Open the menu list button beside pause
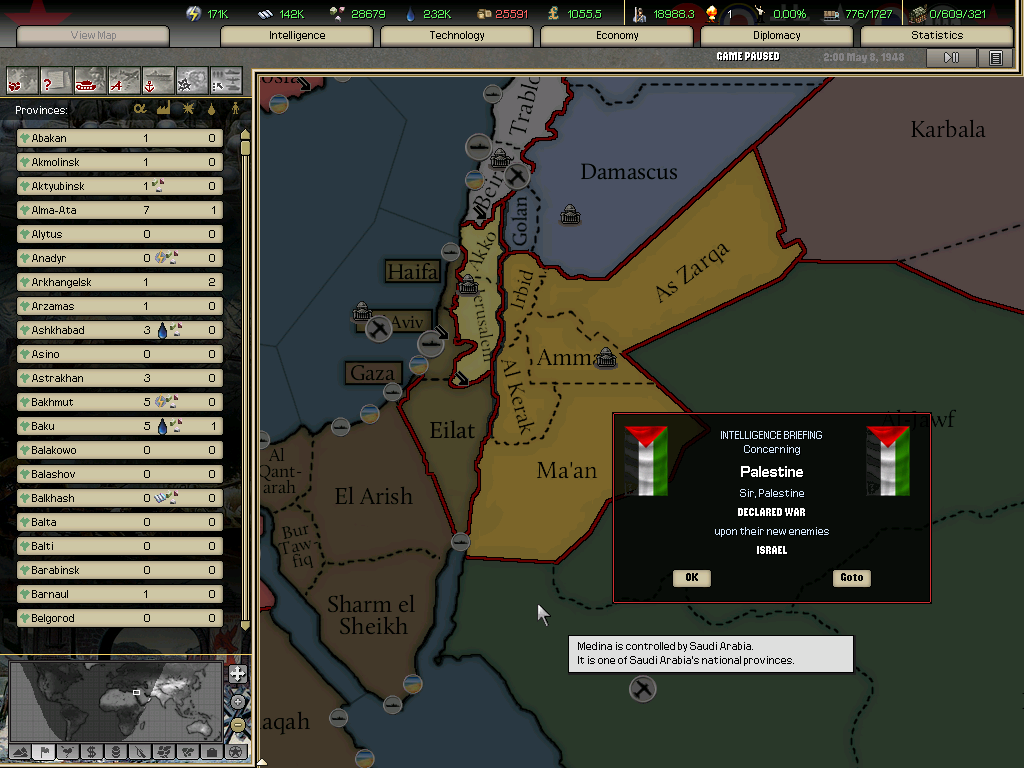 pyautogui.click(x=995, y=58)
